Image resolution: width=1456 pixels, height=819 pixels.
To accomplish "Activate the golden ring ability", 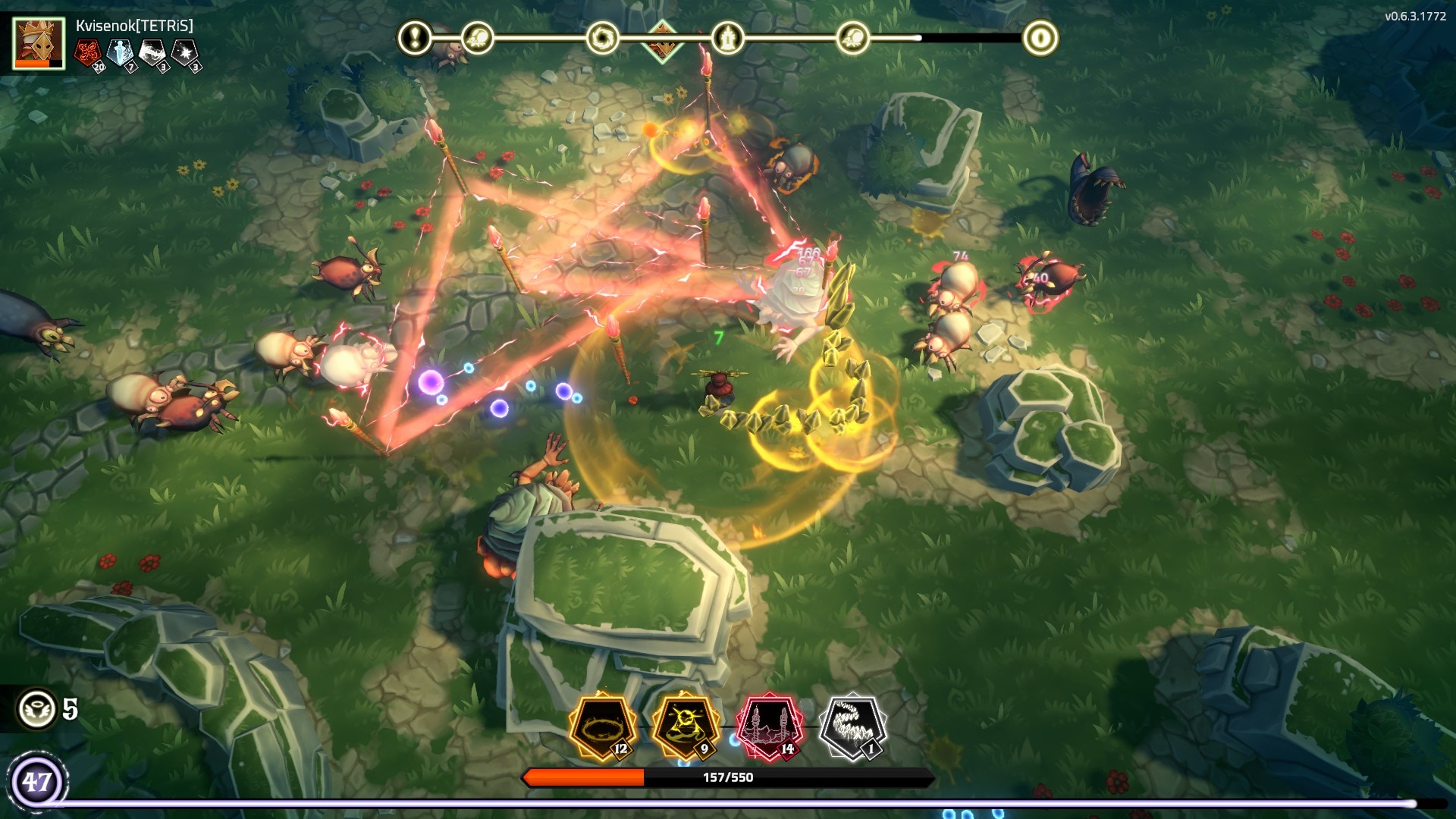I will tap(603, 726).
